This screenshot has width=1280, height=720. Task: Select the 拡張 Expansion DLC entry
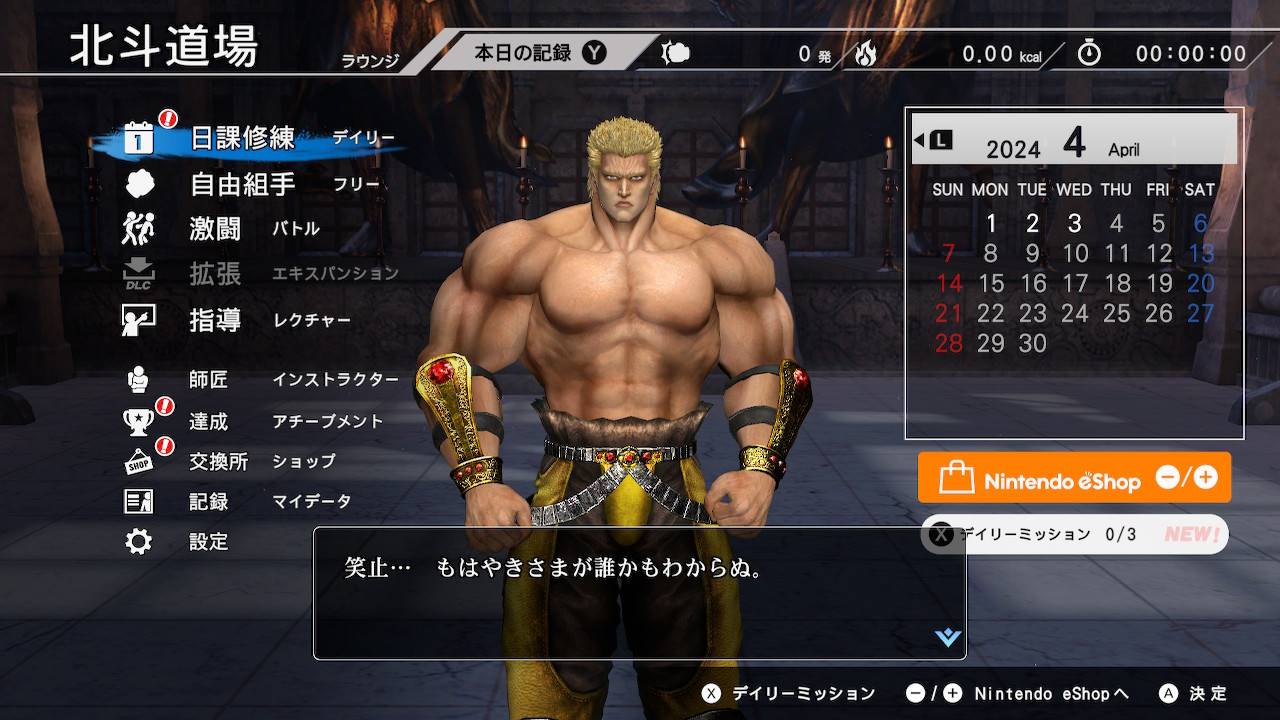pos(216,274)
